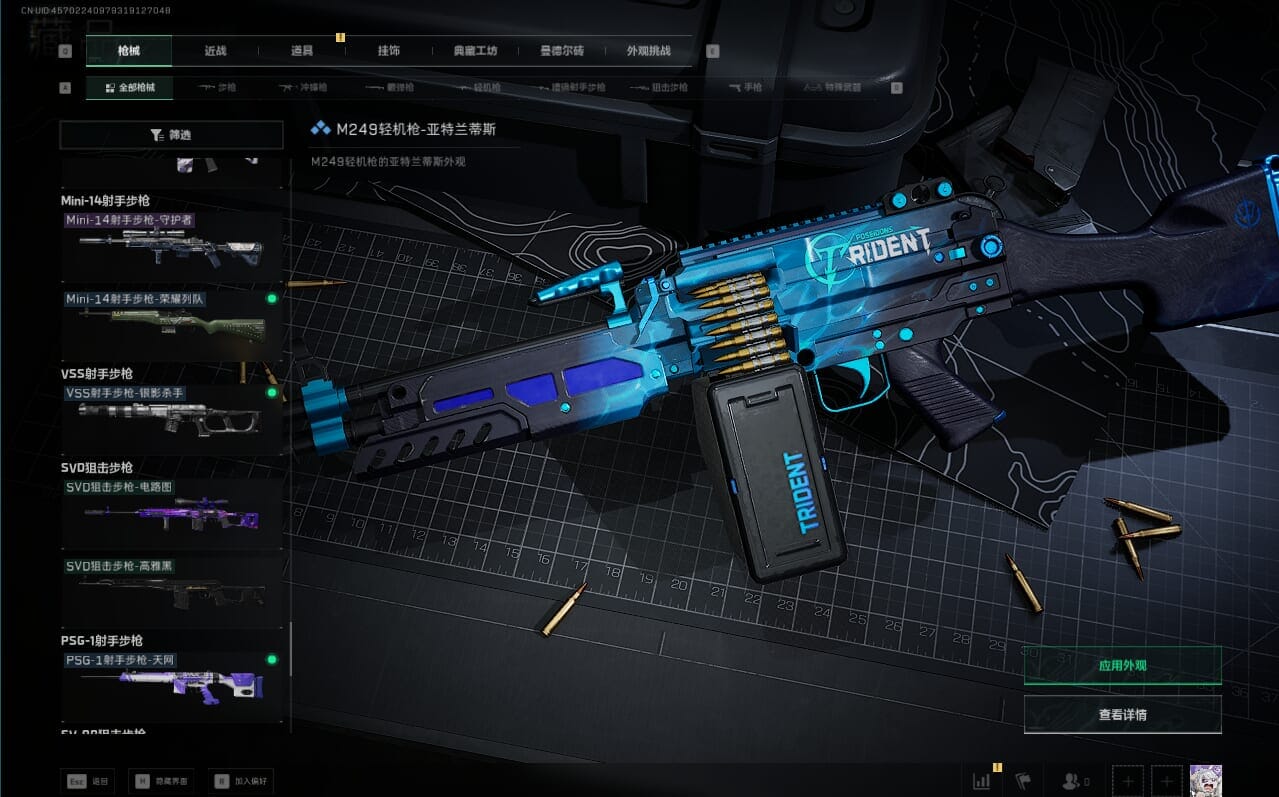Open the 典藏工坊 workshop tab
Screen dimensions: 1279x797
pos(475,51)
